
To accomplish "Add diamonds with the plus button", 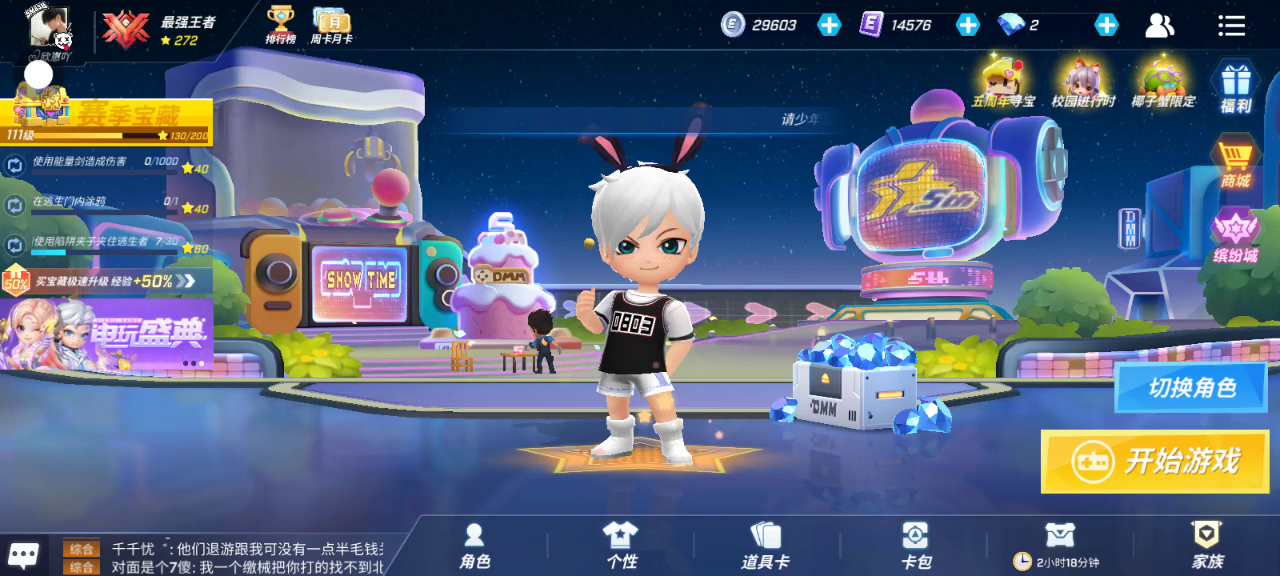I will (x=1106, y=25).
